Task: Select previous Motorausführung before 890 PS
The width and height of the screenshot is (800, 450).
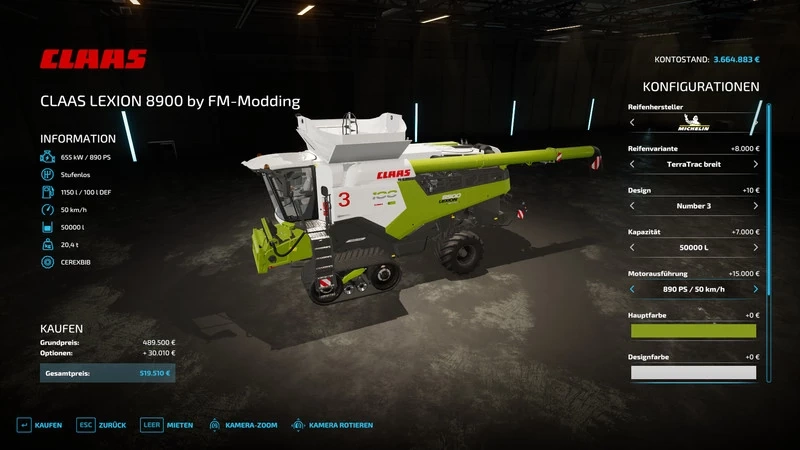Action: [632, 289]
